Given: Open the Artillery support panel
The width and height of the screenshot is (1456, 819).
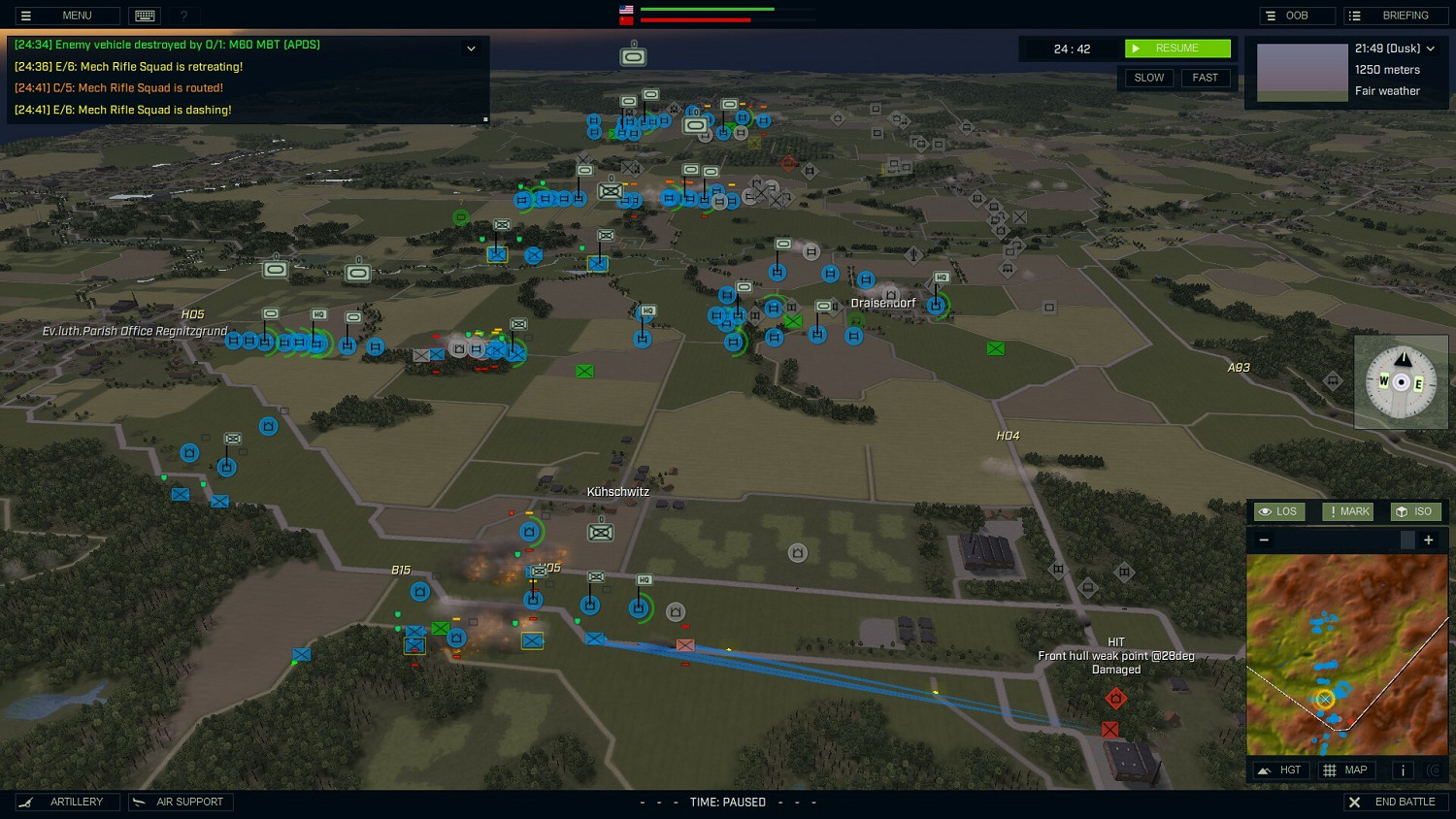Looking at the screenshot, I should tap(67, 802).
